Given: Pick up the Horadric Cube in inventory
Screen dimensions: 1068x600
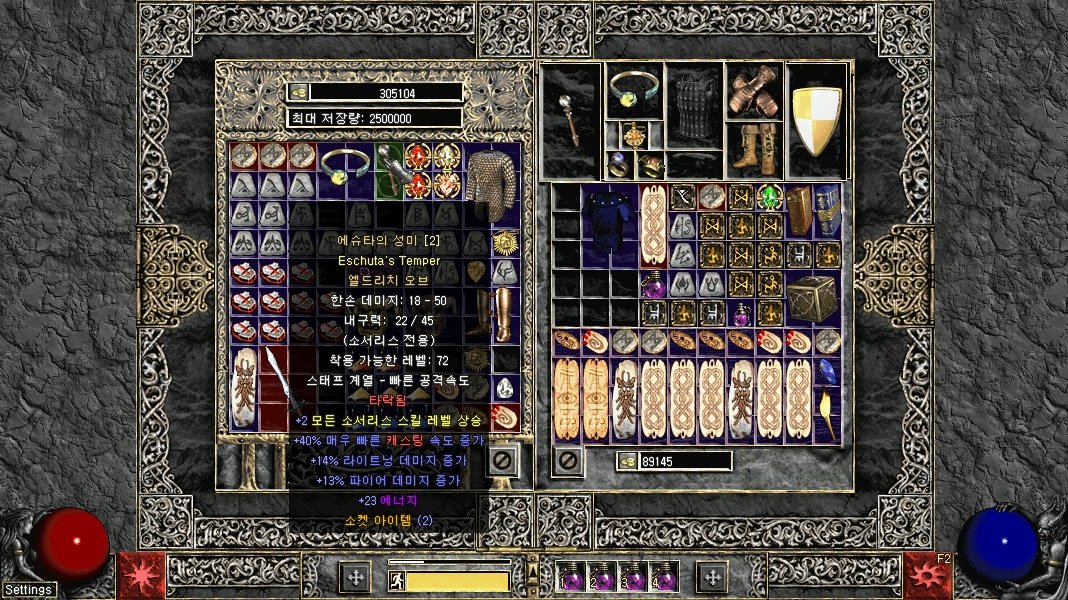Looking at the screenshot, I should (812, 297).
